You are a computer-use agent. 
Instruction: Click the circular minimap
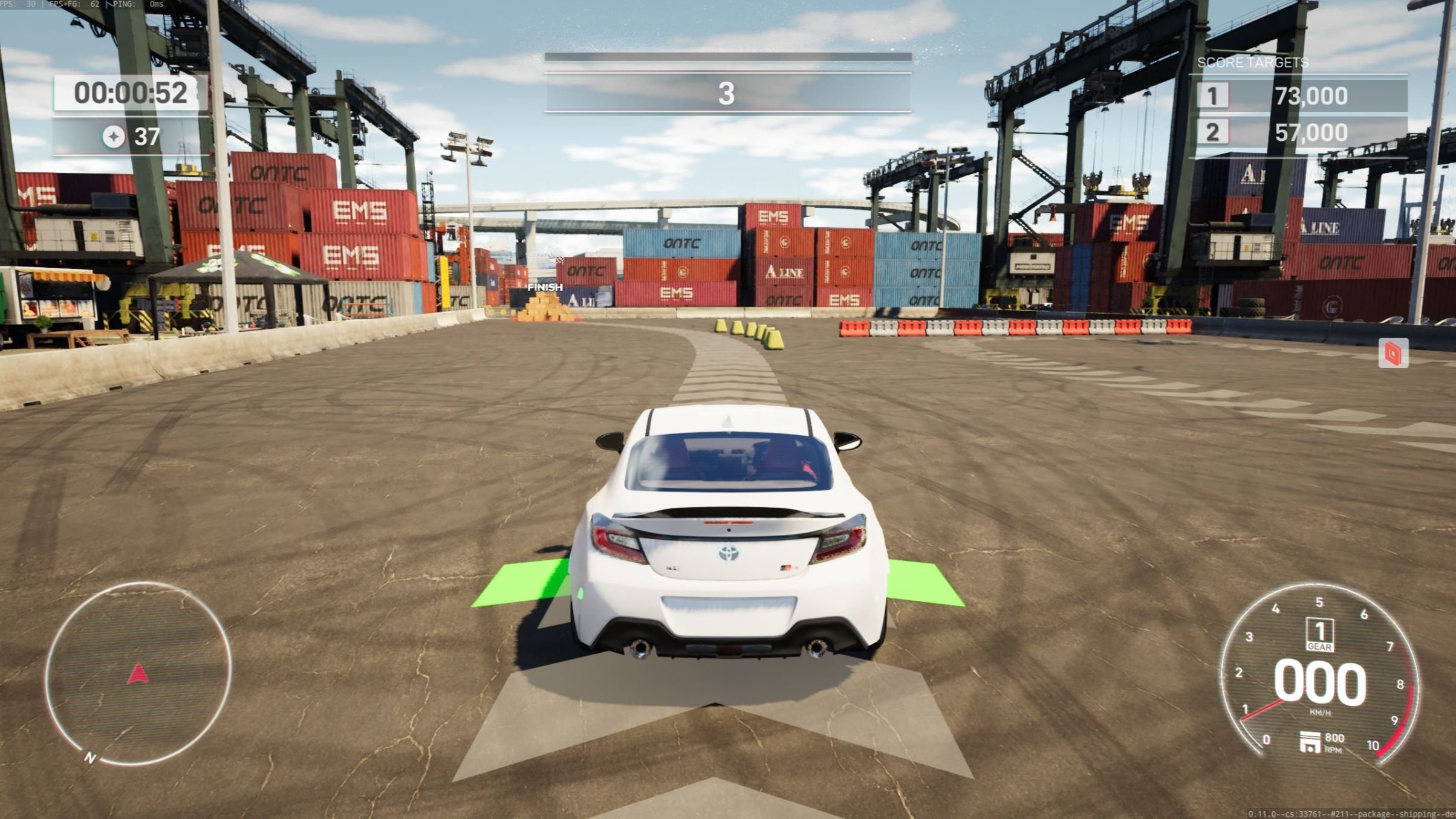point(138,673)
